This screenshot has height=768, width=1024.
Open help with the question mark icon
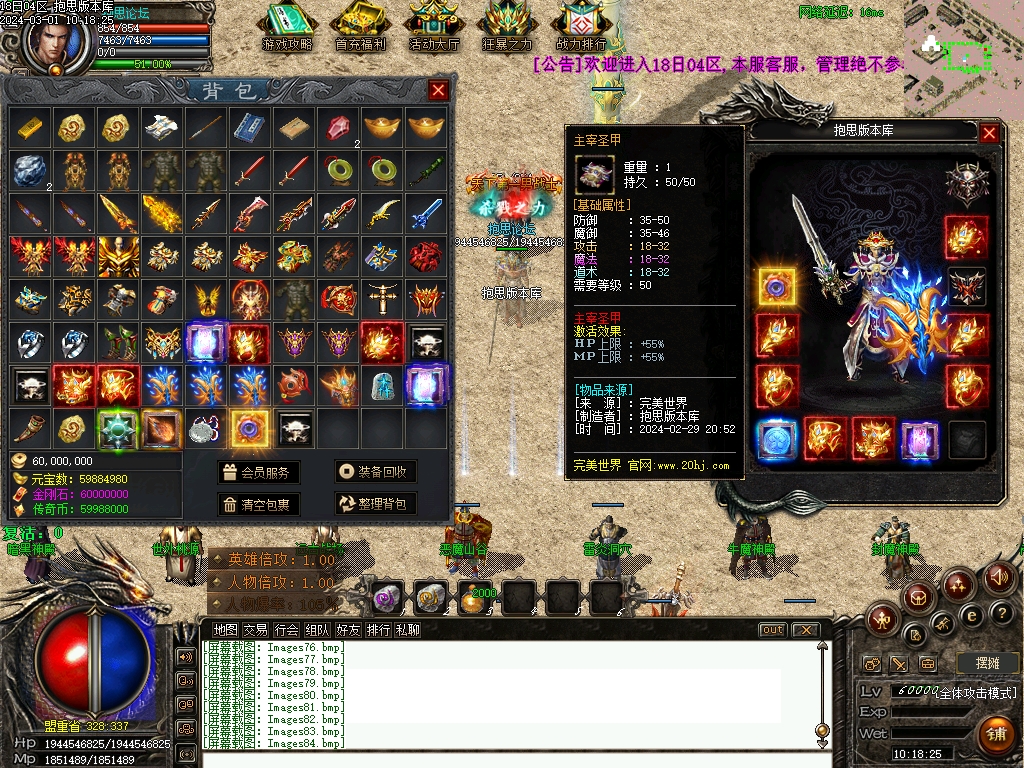coord(1001,612)
